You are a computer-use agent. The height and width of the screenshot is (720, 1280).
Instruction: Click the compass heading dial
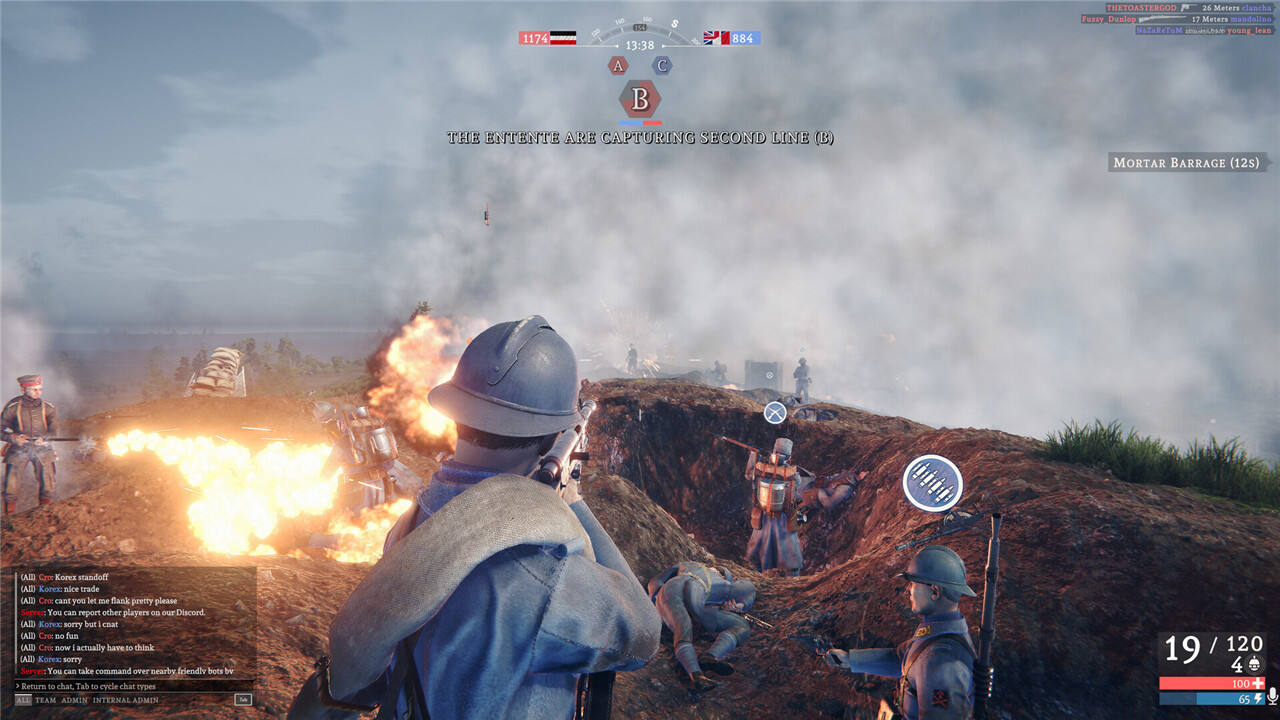tap(640, 35)
